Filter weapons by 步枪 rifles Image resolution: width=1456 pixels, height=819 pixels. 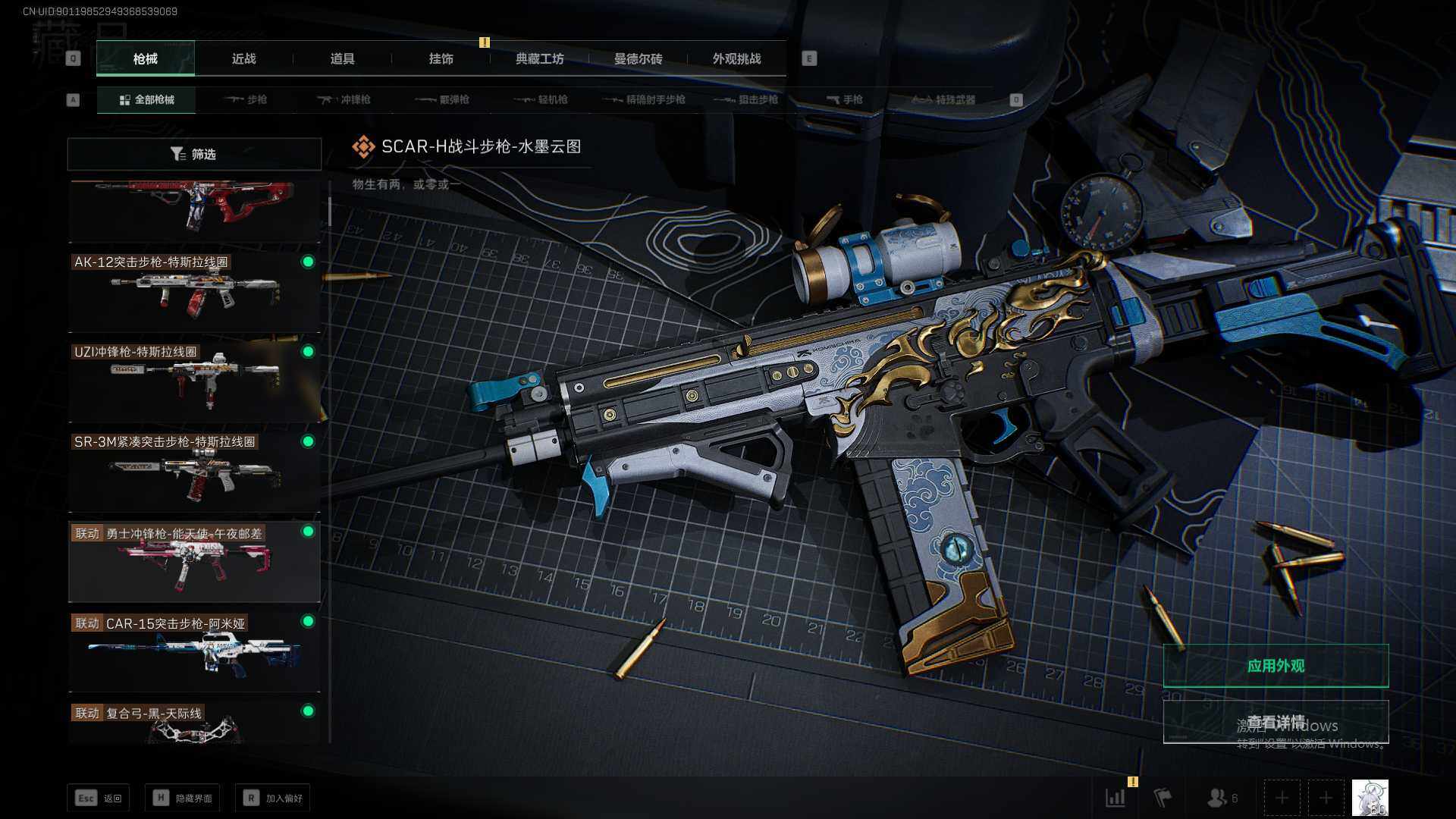point(246,99)
